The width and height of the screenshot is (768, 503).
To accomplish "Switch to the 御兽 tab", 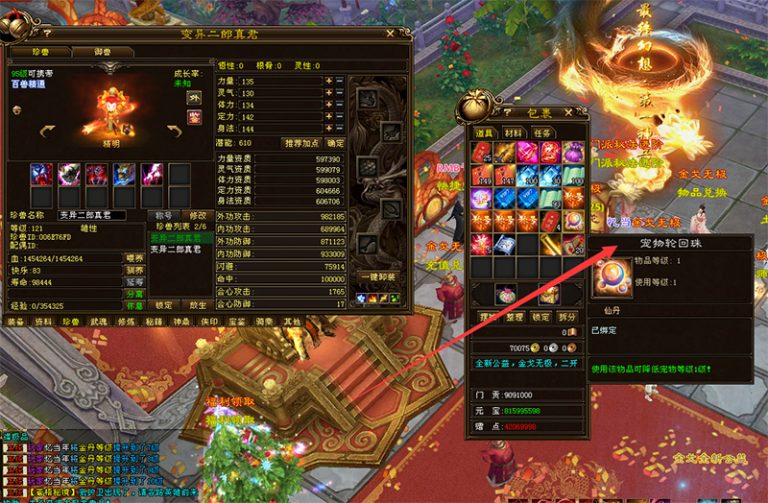I will (103, 51).
